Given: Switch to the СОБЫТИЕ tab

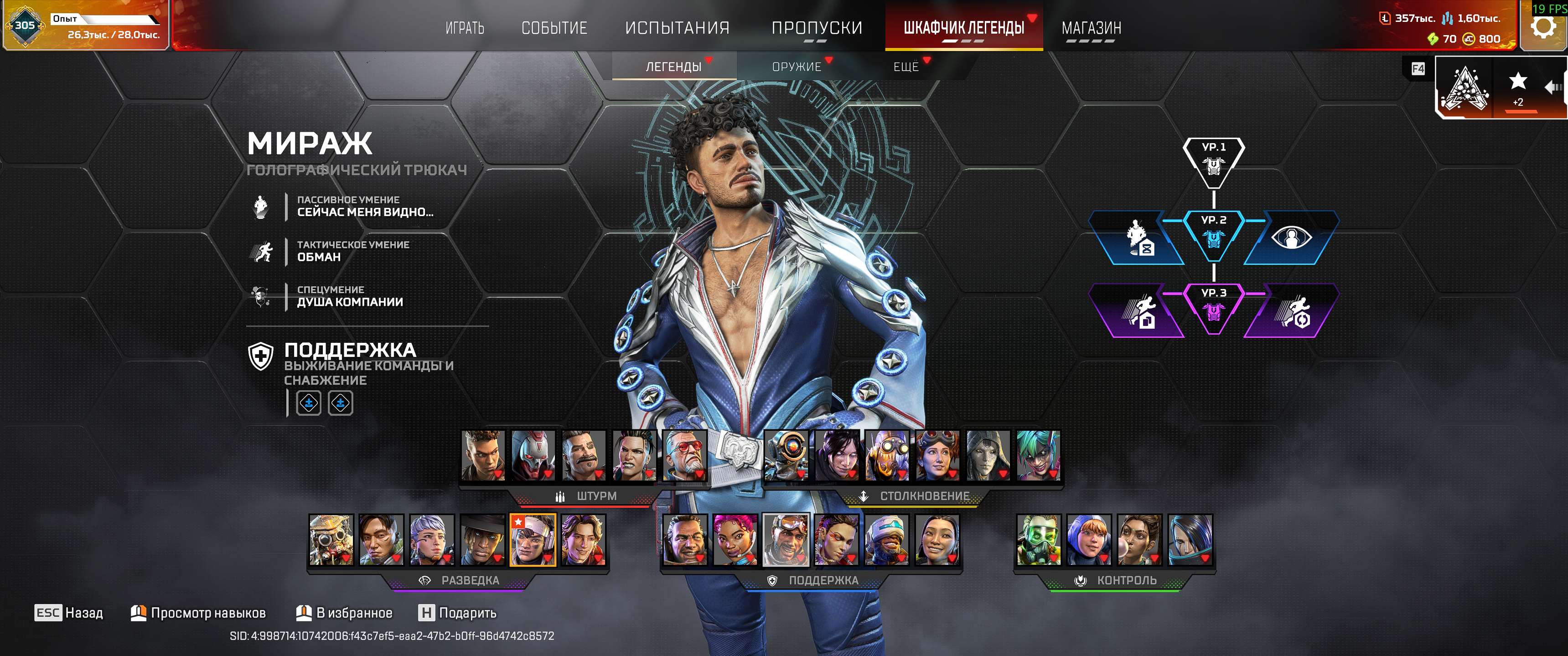Looking at the screenshot, I should pyautogui.click(x=554, y=28).
